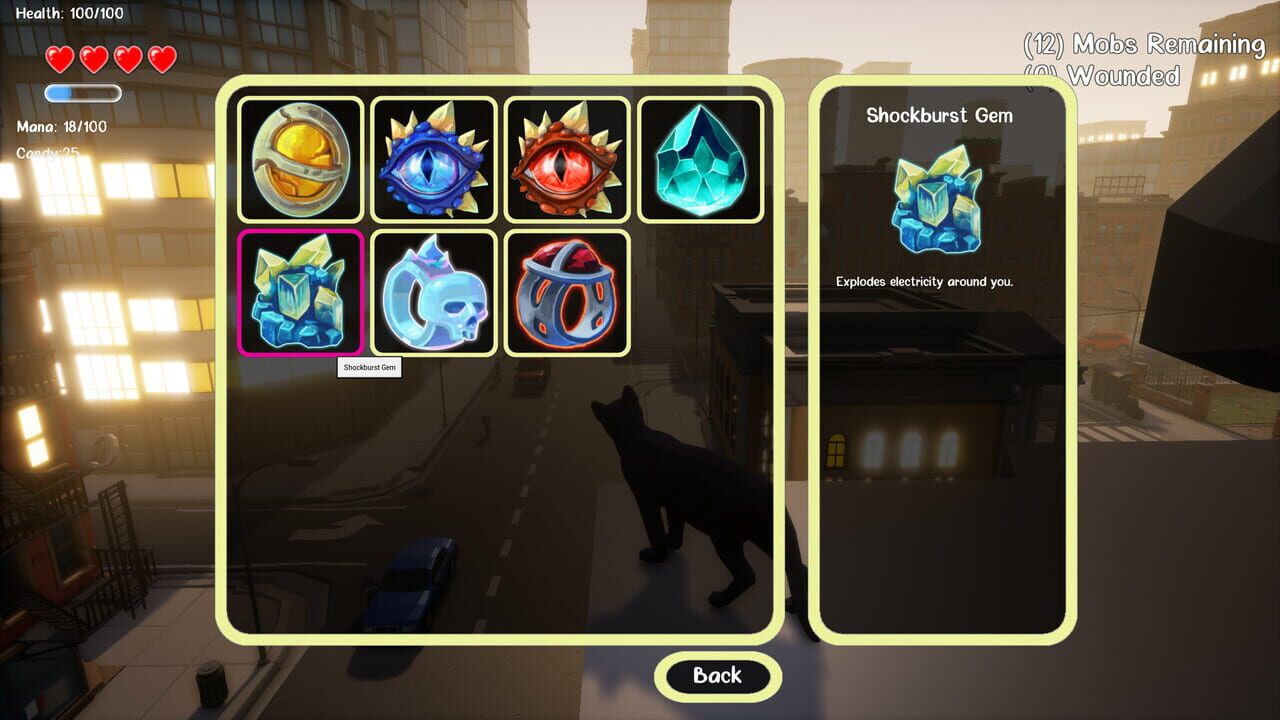The image size is (1280, 720).
Task: Select the red gem ring item
Action: [x=567, y=291]
